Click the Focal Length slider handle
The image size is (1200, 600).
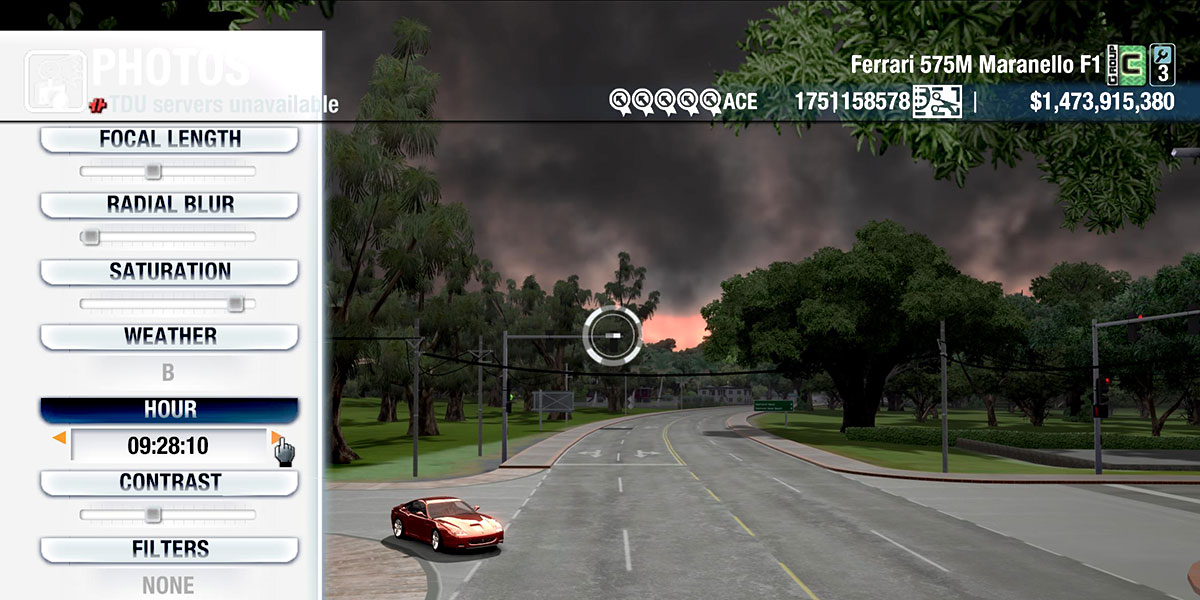tap(152, 171)
